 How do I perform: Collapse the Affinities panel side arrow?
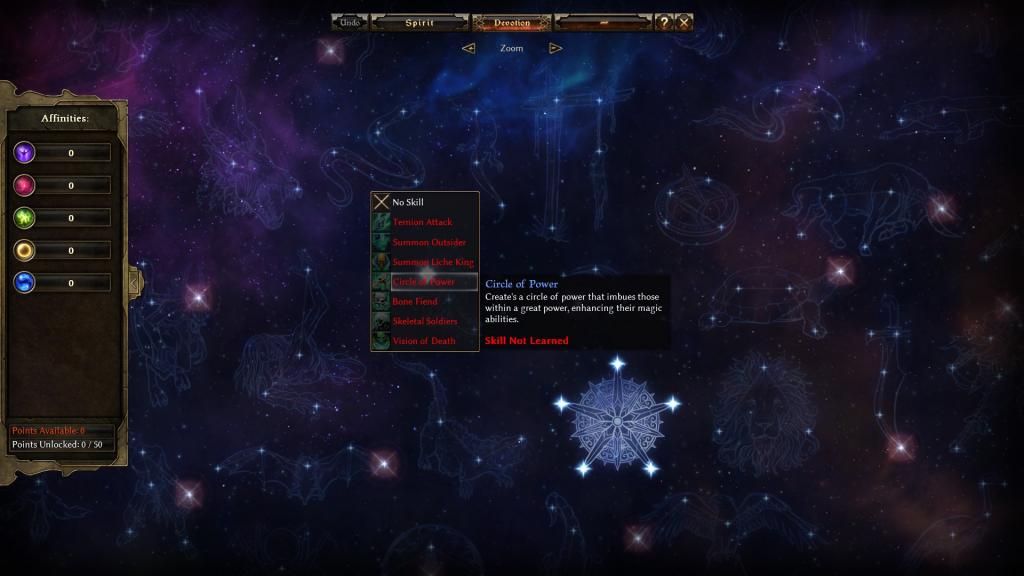(x=134, y=282)
